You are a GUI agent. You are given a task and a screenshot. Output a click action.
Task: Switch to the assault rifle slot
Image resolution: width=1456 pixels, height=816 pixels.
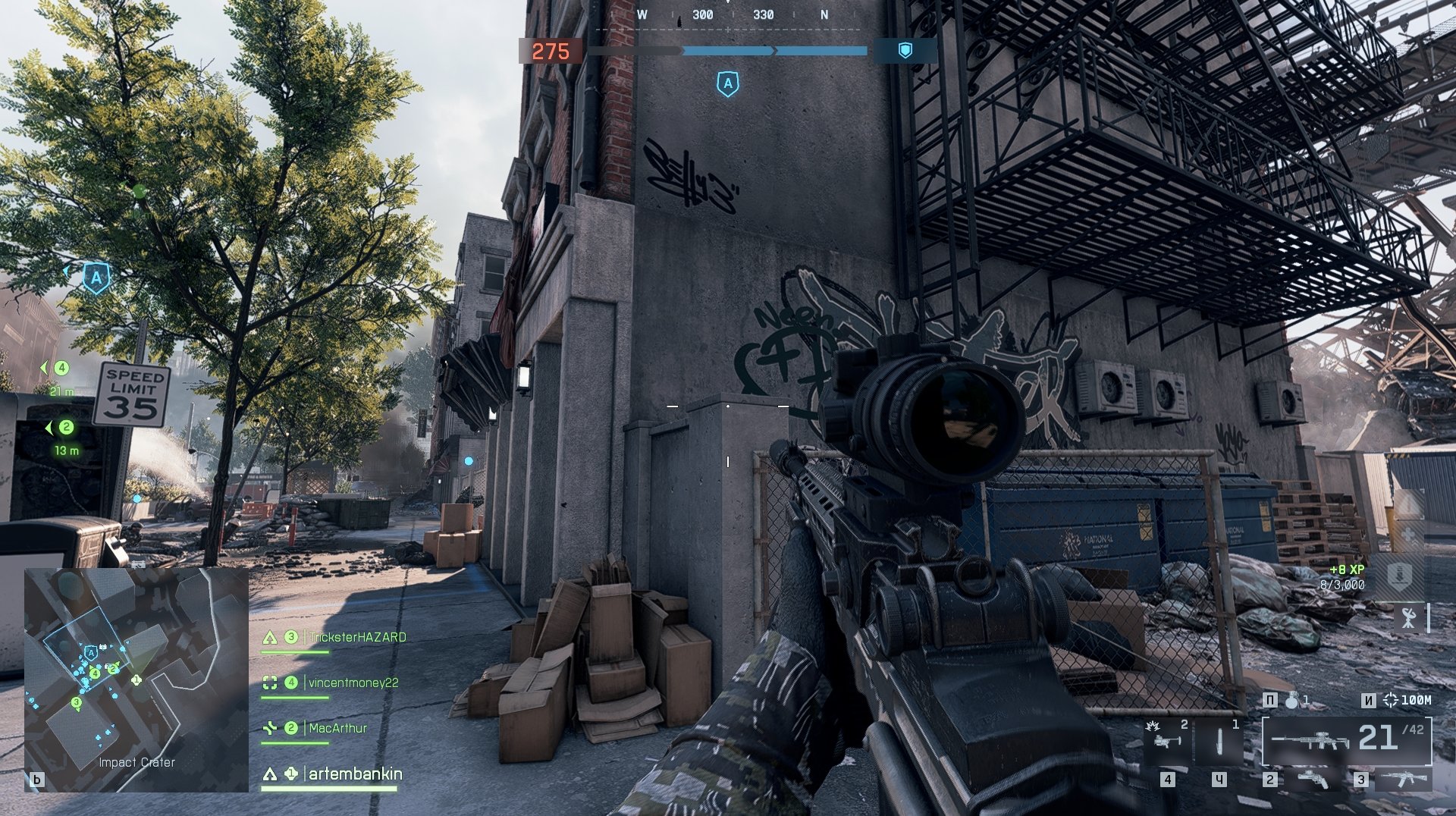(x=1403, y=779)
